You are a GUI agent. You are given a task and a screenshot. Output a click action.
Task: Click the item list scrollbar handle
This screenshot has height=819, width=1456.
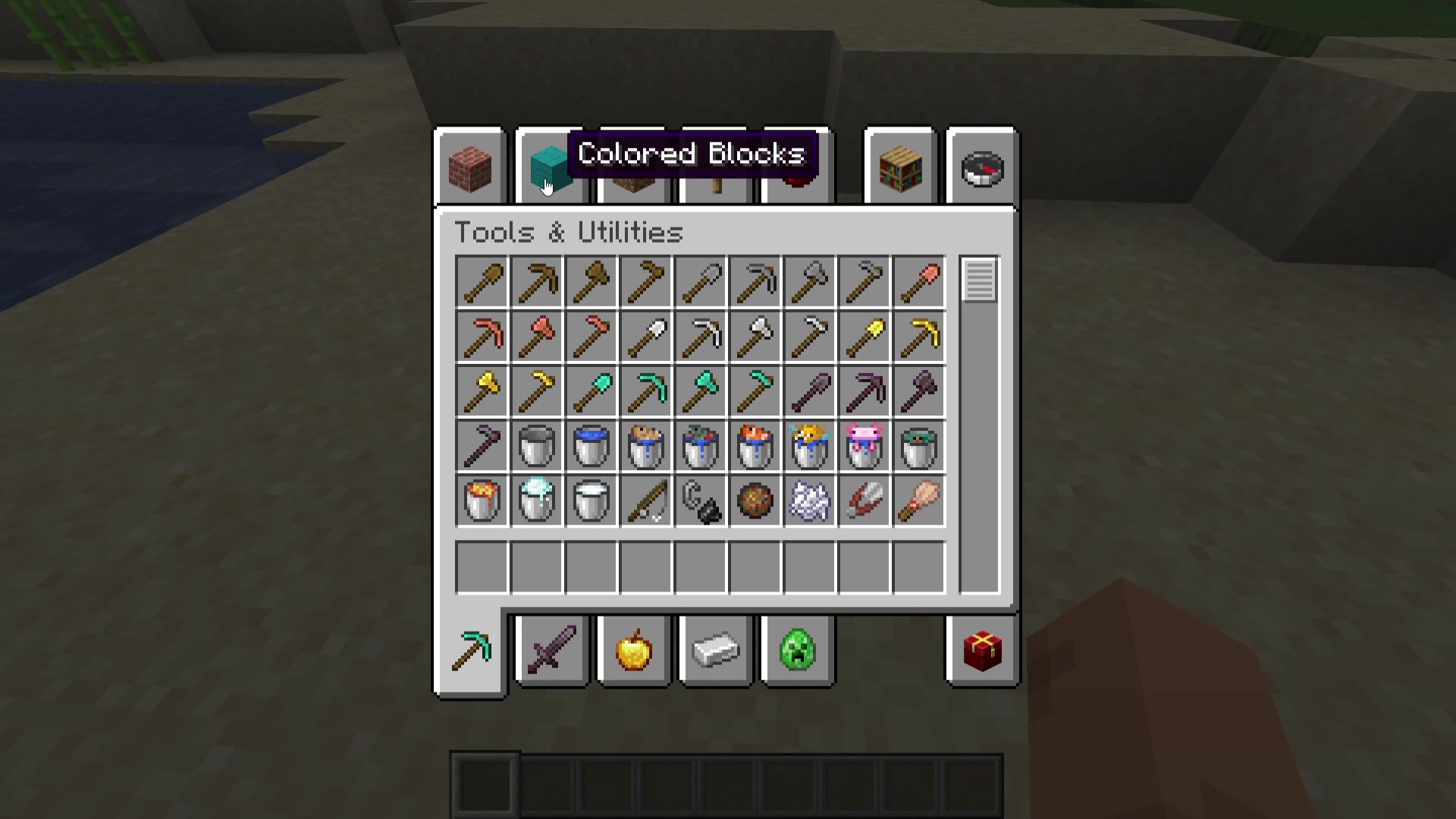coord(979,281)
